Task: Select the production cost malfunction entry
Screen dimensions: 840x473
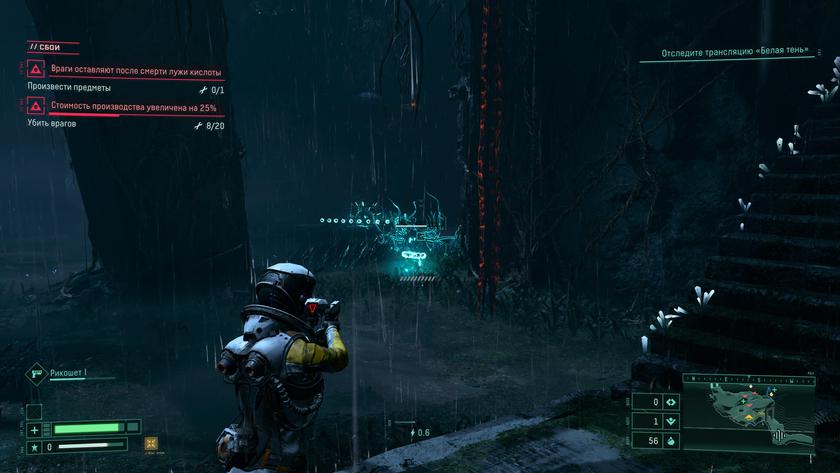Action: (120, 107)
